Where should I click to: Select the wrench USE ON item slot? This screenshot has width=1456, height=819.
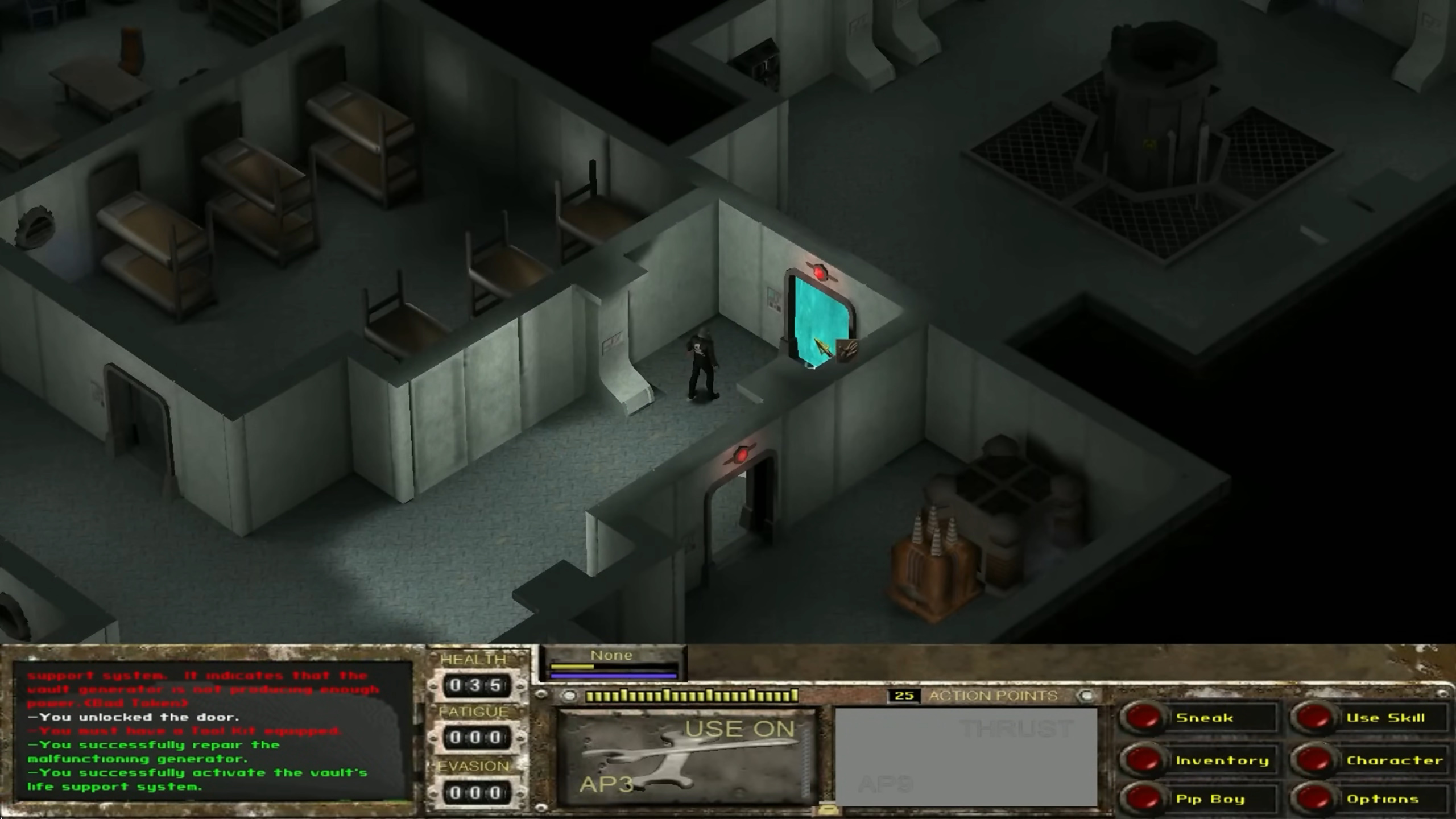[x=685, y=756]
